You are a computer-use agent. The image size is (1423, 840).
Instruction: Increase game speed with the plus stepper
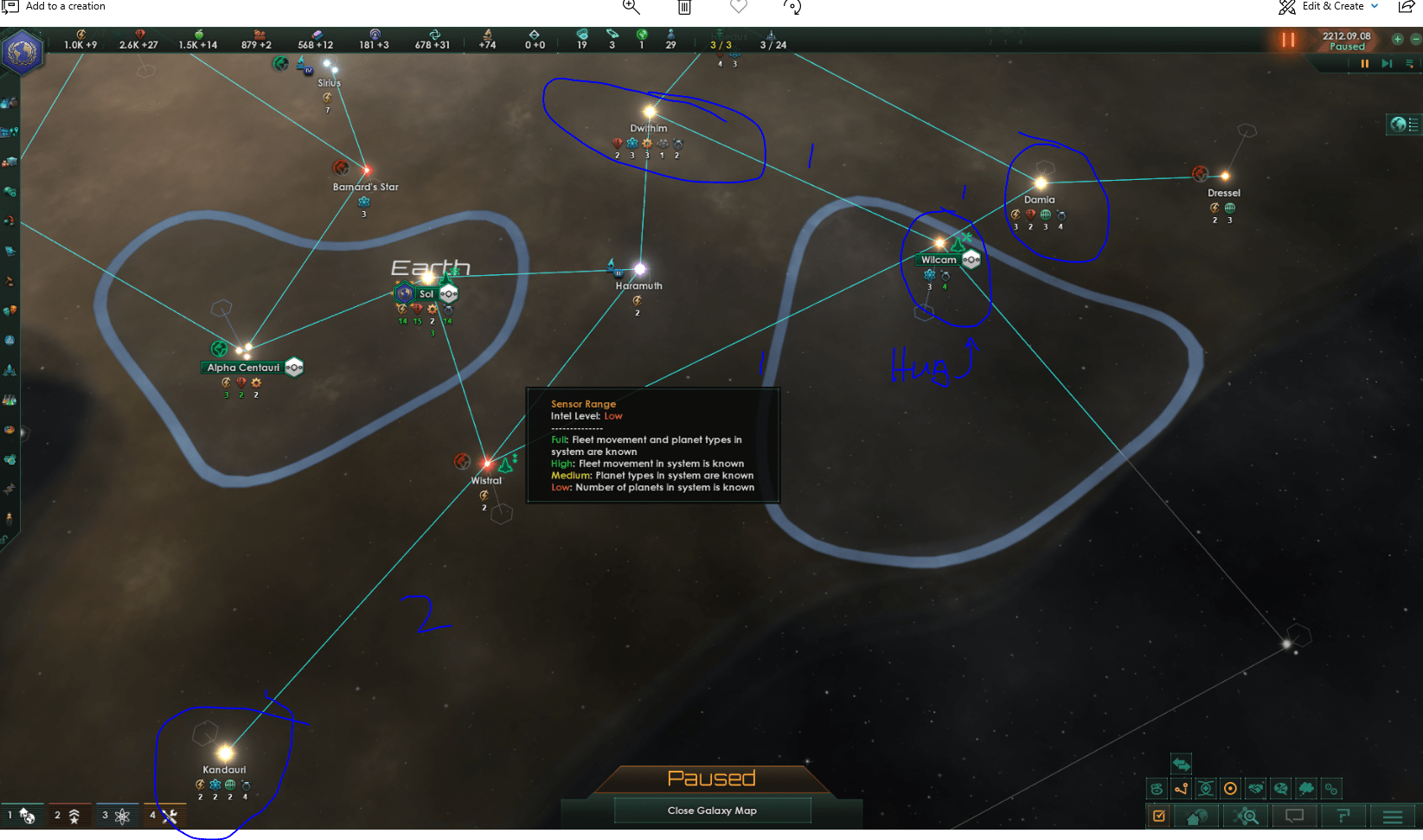1396,39
